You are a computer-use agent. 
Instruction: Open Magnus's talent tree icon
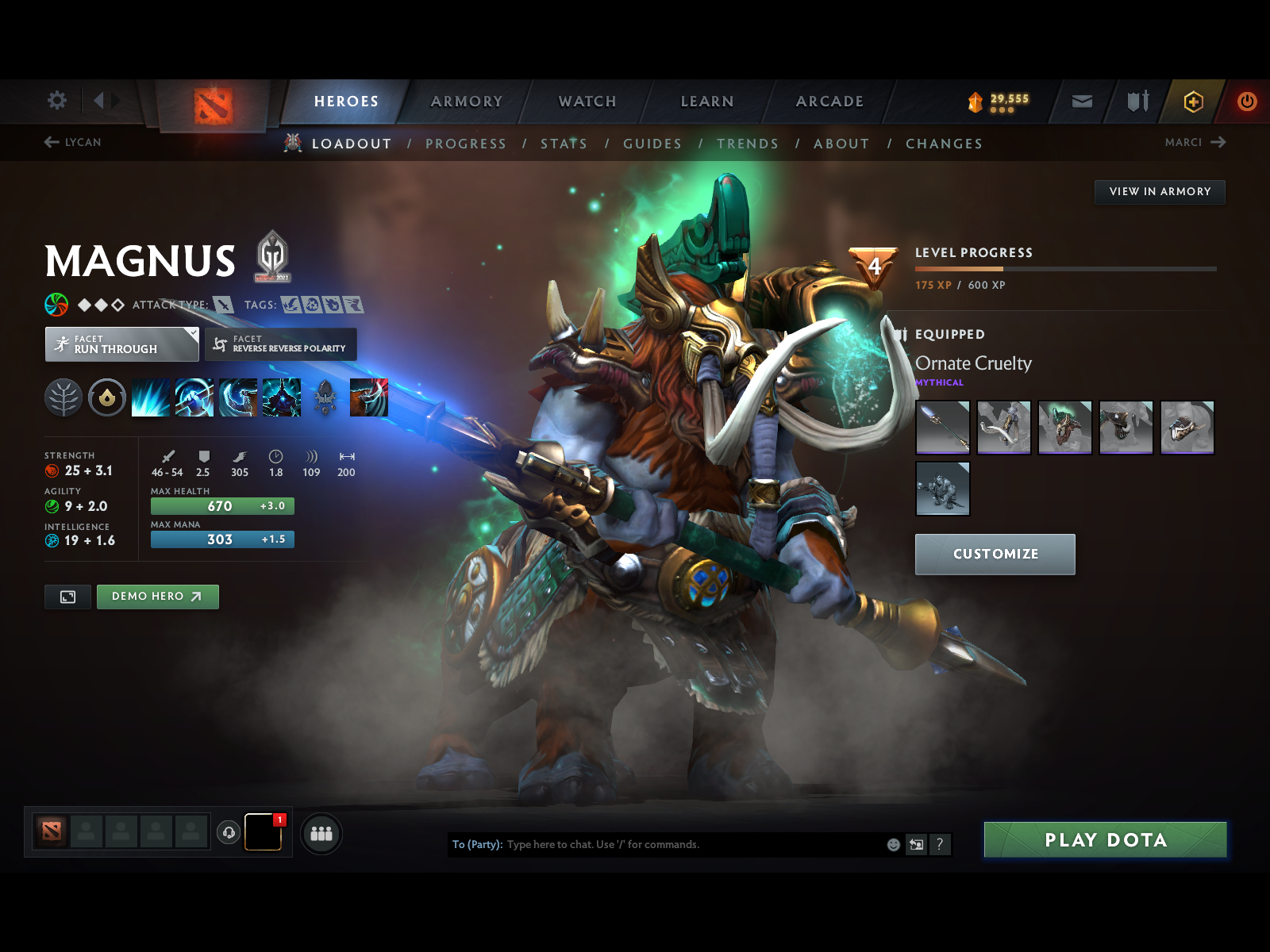(63, 397)
